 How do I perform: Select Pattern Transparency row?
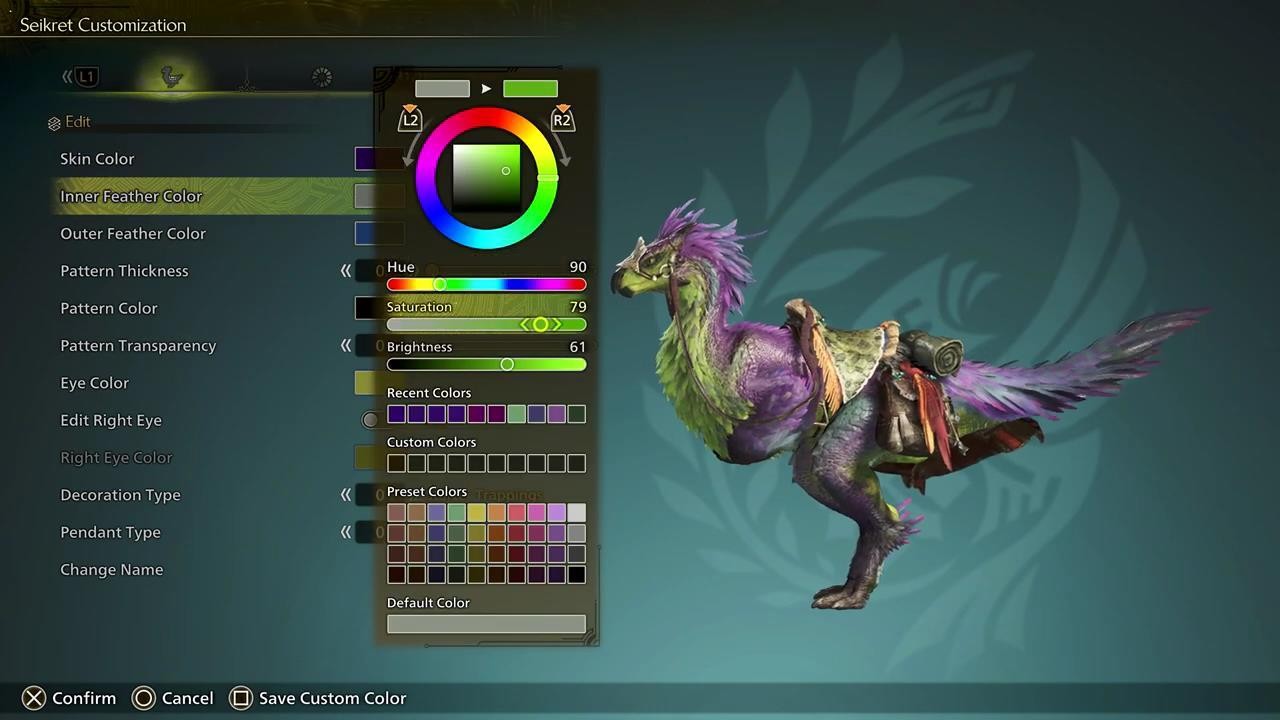tap(138, 346)
